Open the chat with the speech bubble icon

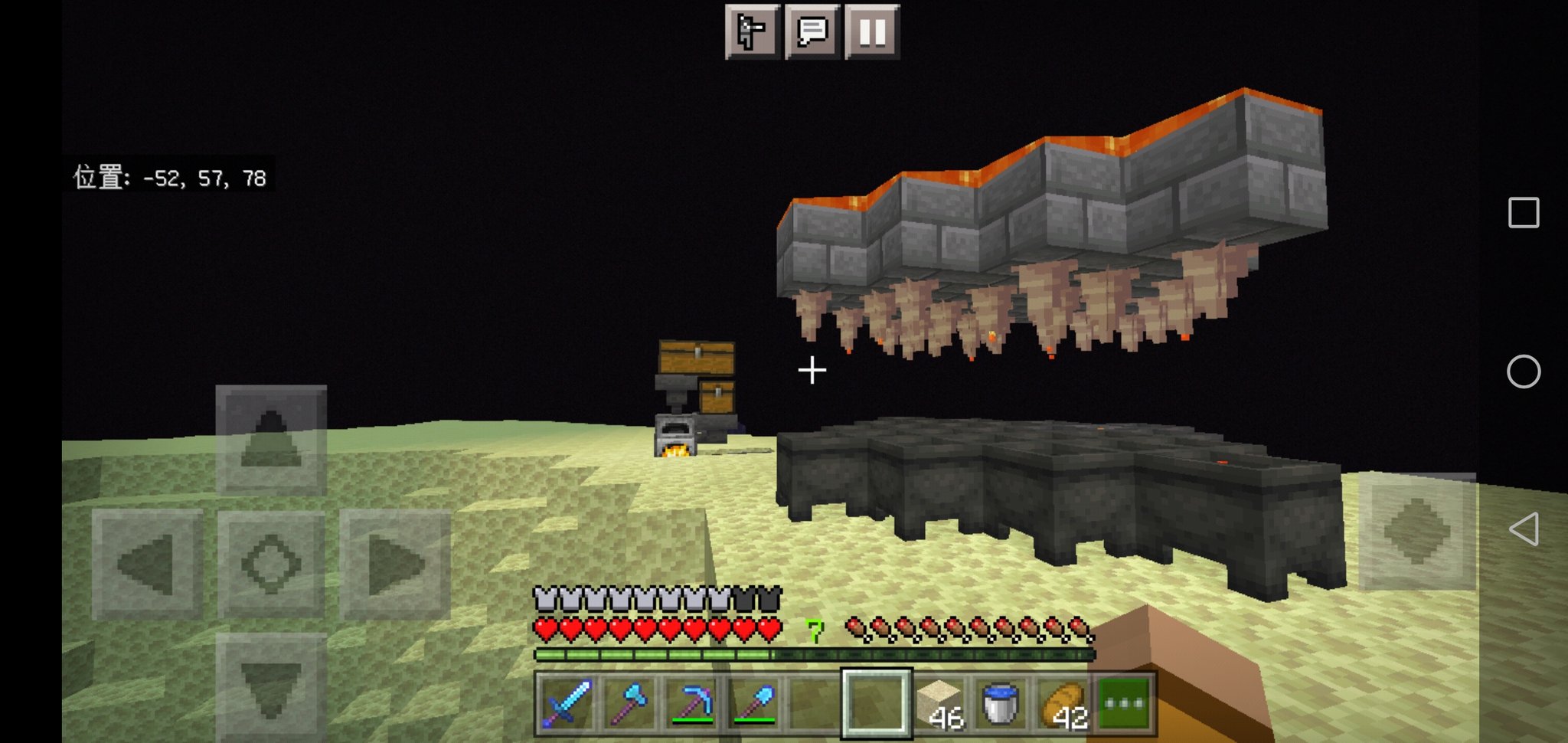click(x=812, y=31)
